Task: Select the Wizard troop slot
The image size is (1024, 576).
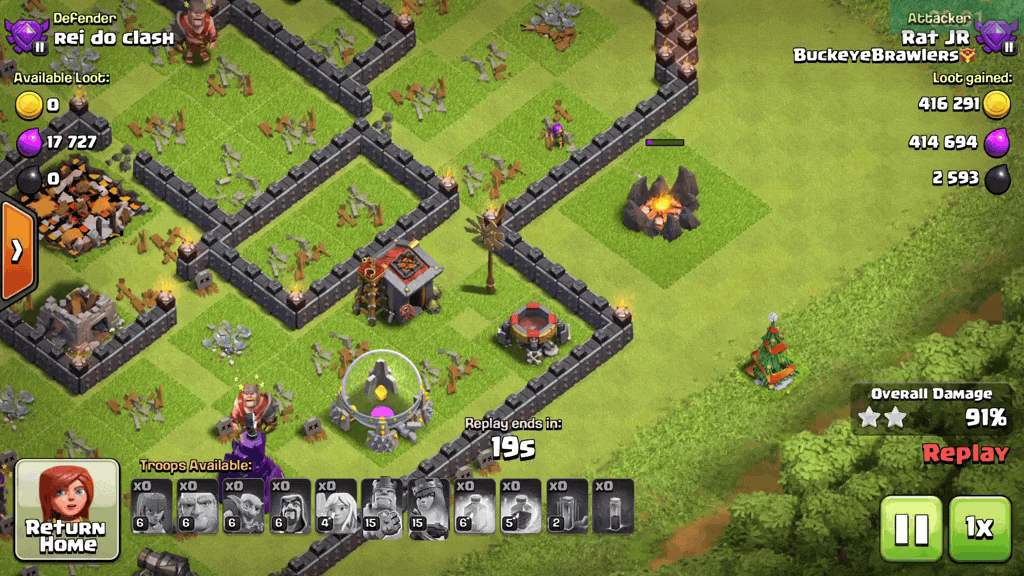Action: 290,505
